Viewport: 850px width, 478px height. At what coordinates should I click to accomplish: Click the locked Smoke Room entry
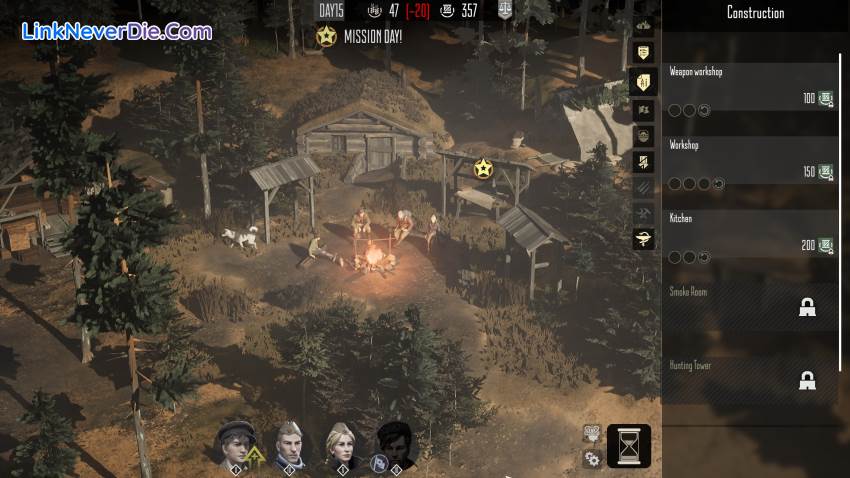tap(750, 306)
